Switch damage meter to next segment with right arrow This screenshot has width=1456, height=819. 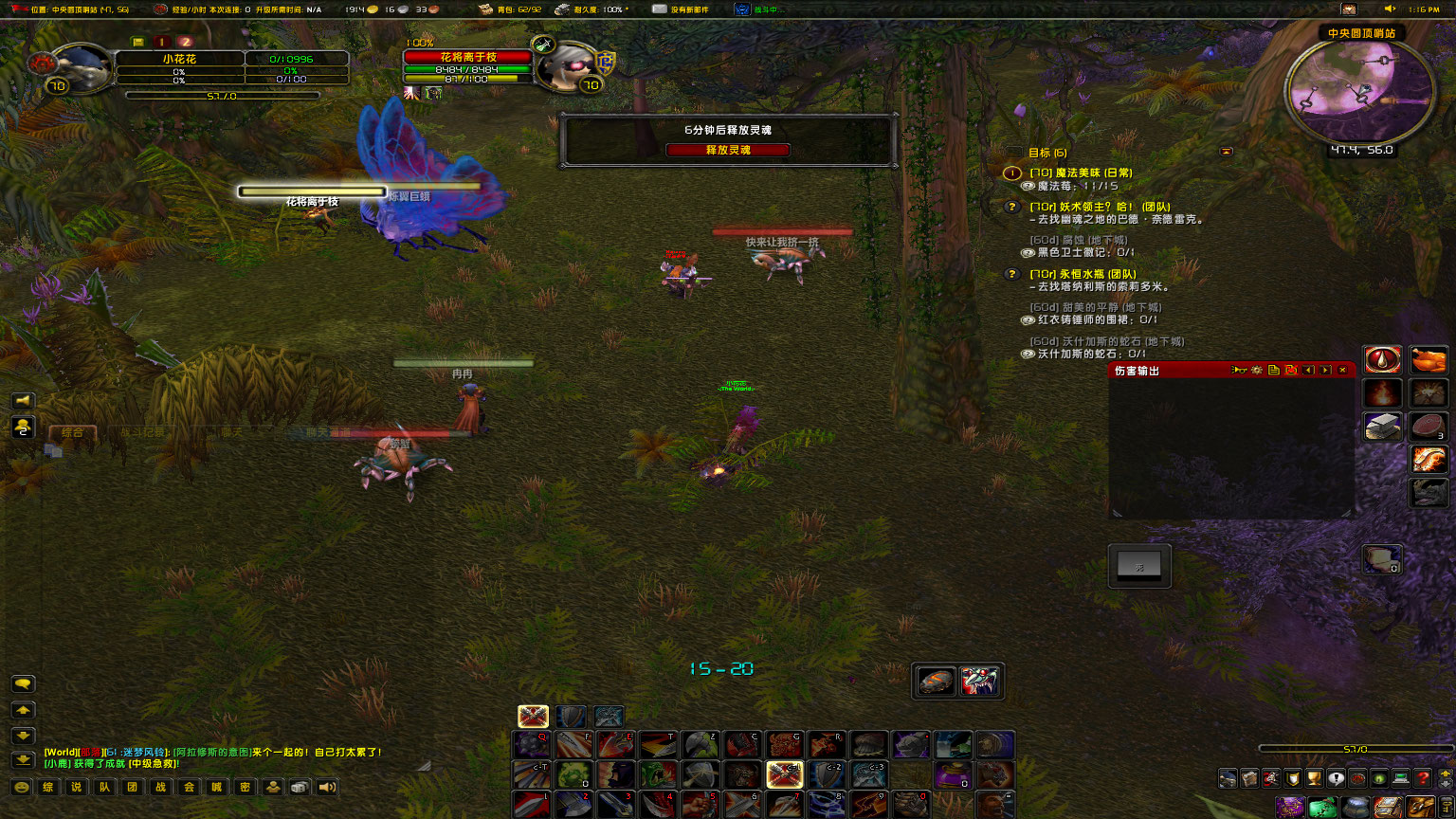click(x=1325, y=371)
